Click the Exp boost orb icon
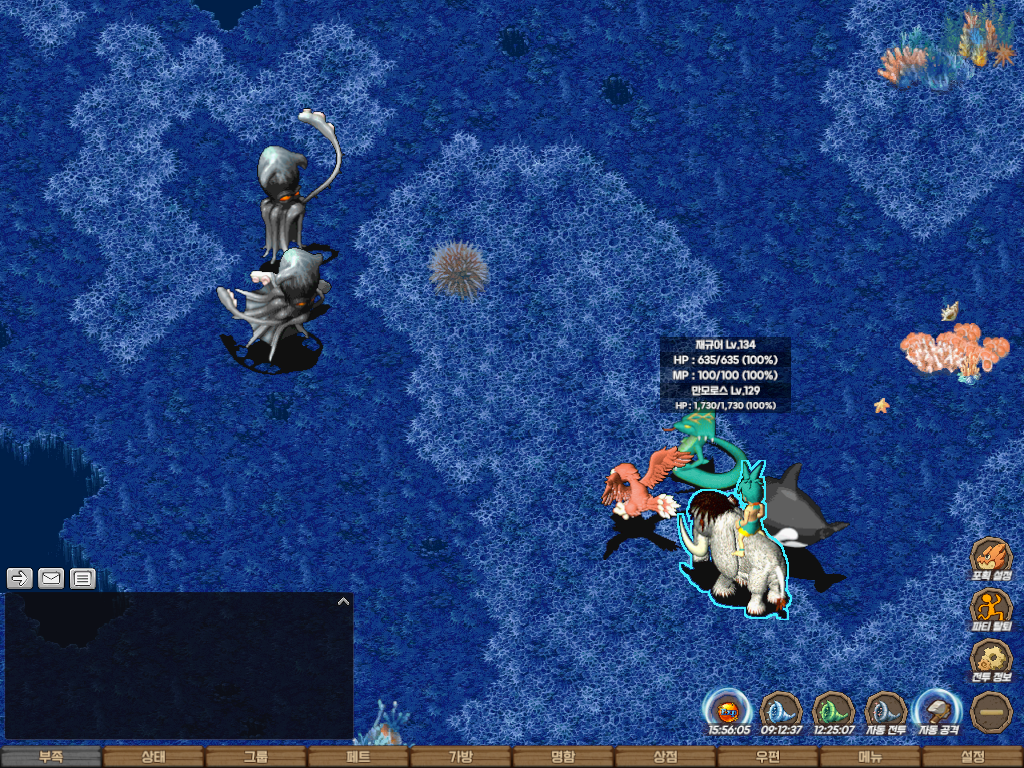 coord(729,711)
